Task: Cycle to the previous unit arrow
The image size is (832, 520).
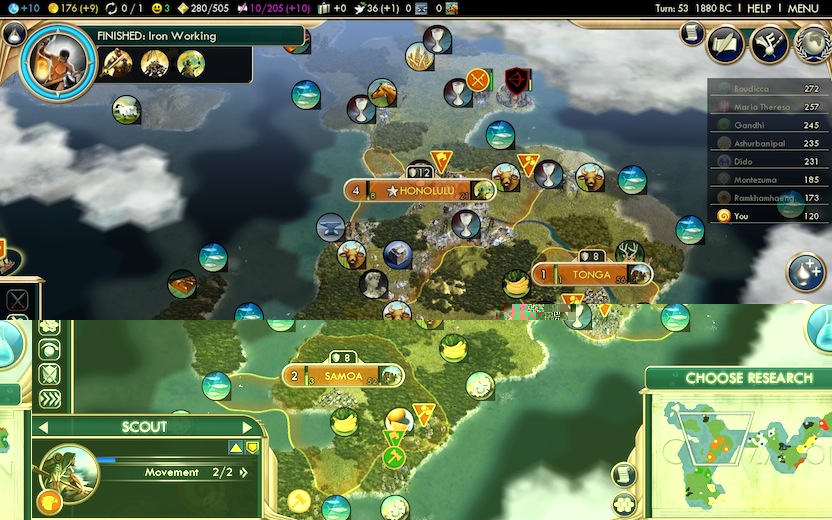Action: pos(42,427)
